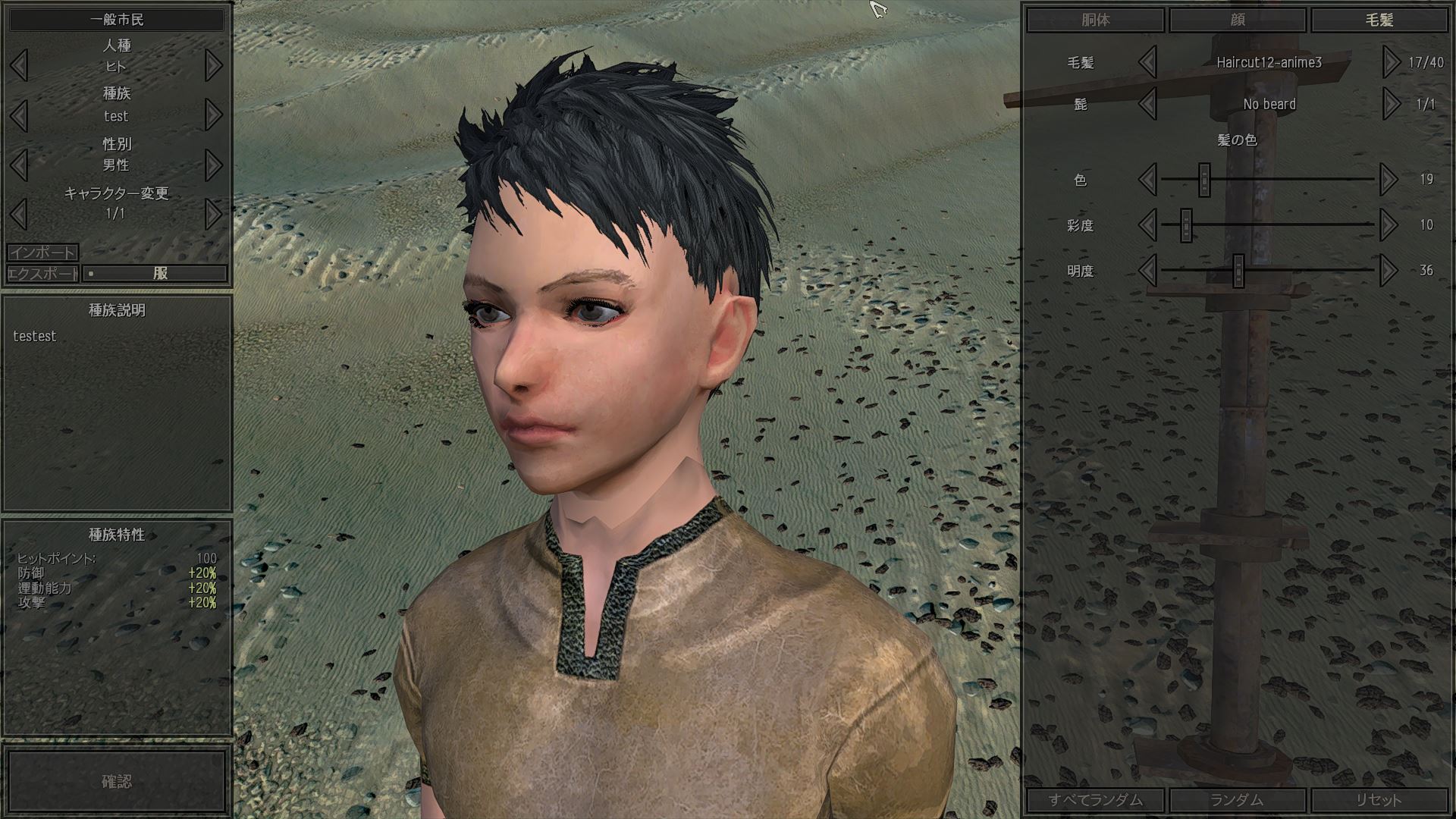Click the すべてランダム randomize-all button
This screenshot has height=819, width=1456.
coord(1097,800)
